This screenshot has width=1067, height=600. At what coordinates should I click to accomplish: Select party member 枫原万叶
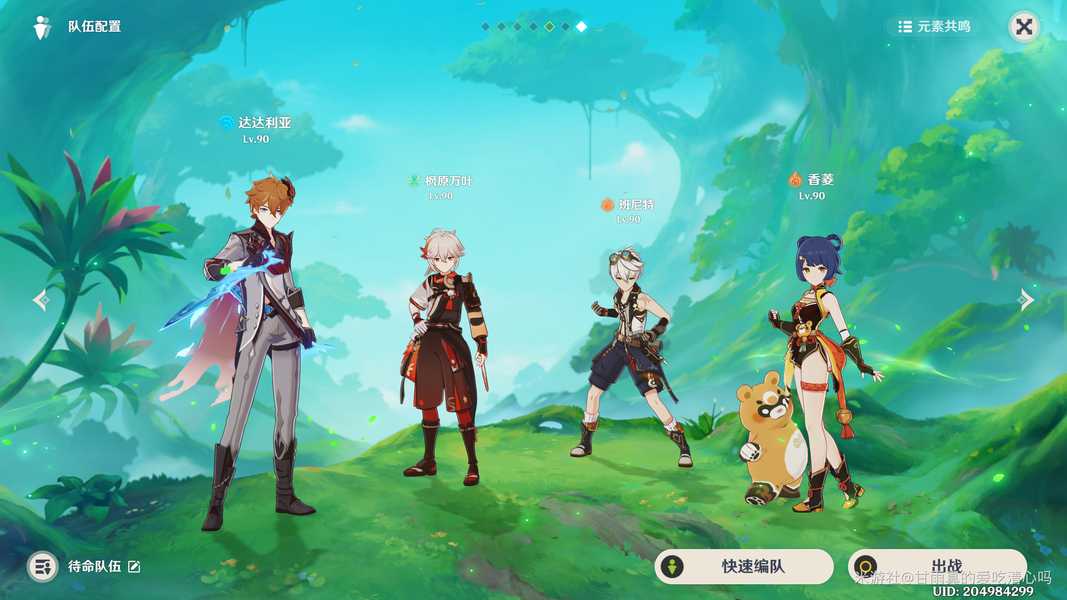(x=443, y=350)
